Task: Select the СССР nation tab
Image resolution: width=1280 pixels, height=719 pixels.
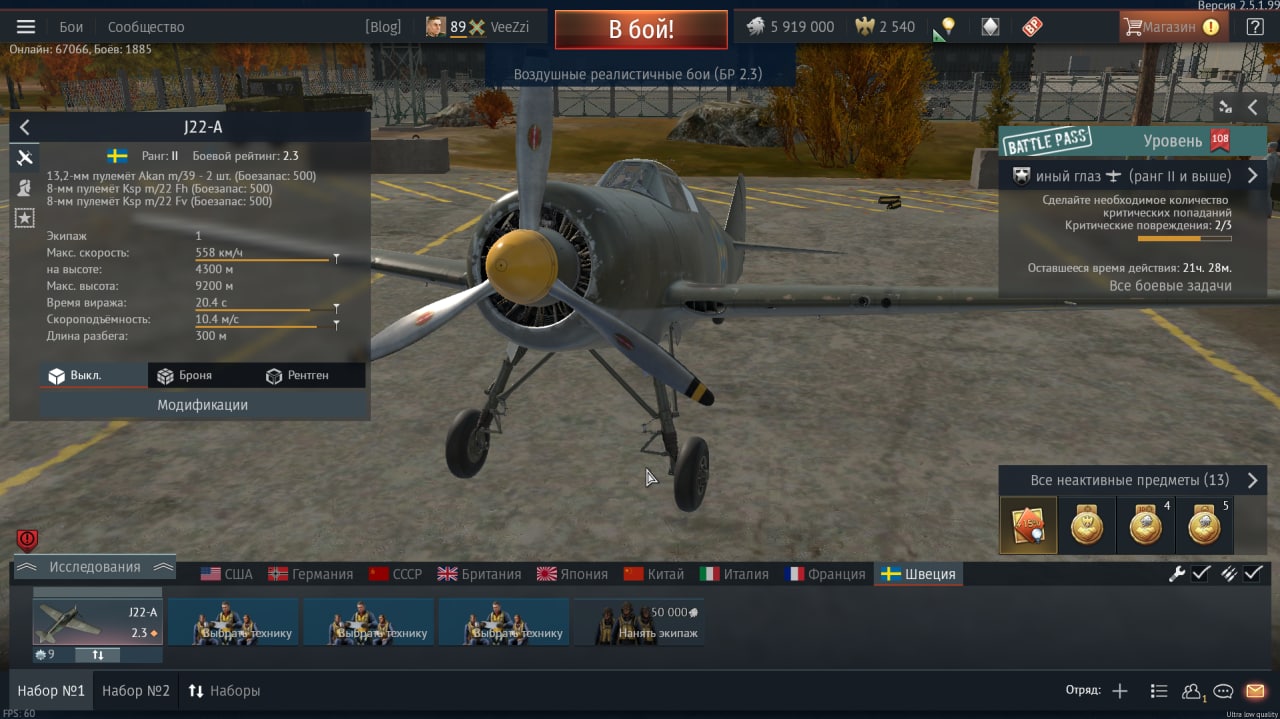Action: pyautogui.click(x=396, y=574)
